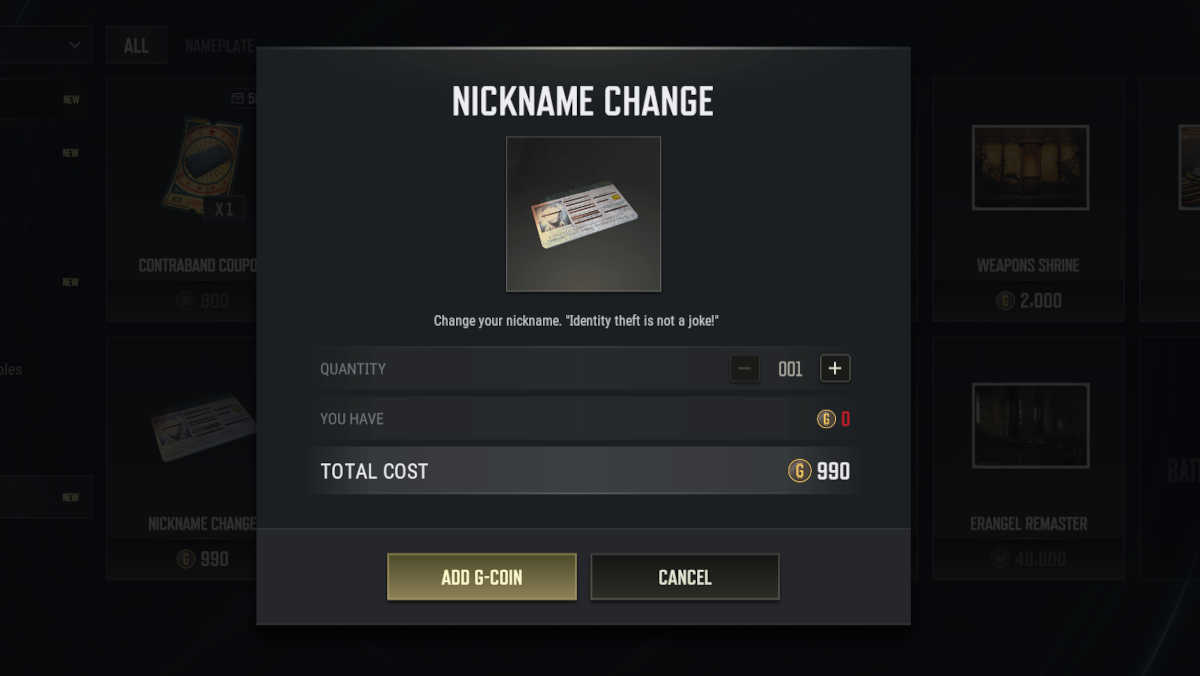Screen dimensions: 1200x676
Task: Click the Add G-Coin button
Action: pos(481,577)
